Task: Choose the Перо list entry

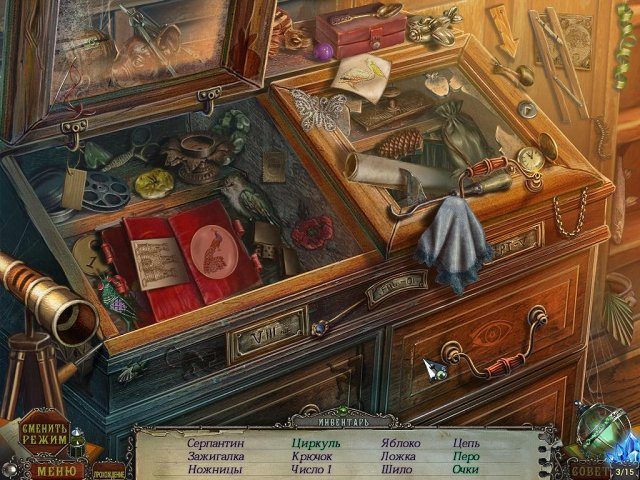Action: (x=465, y=455)
